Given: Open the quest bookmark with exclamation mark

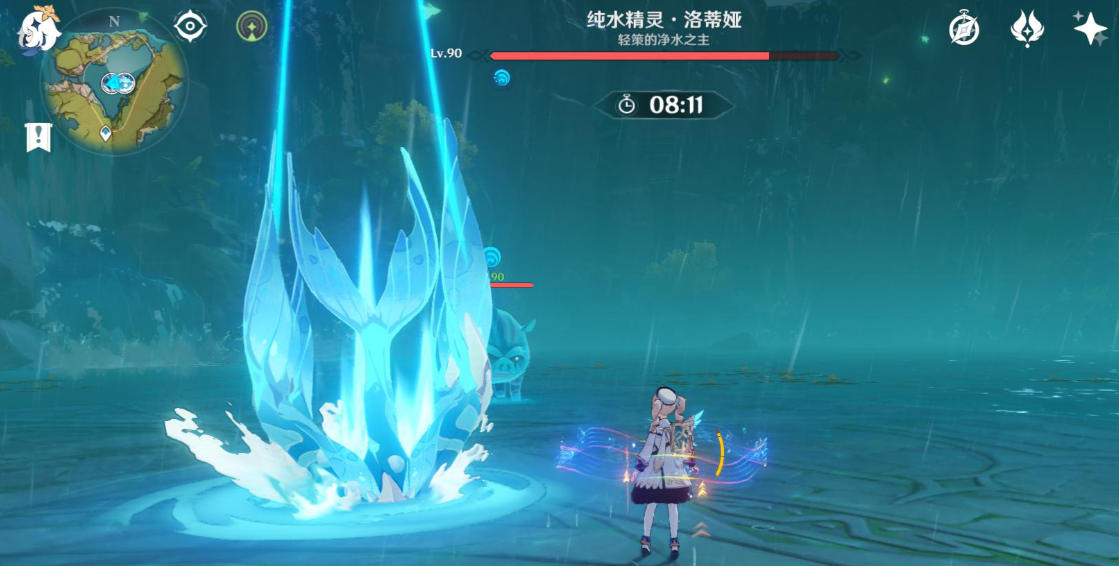Looking at the screenshot, I should click(x=39, y=137).
